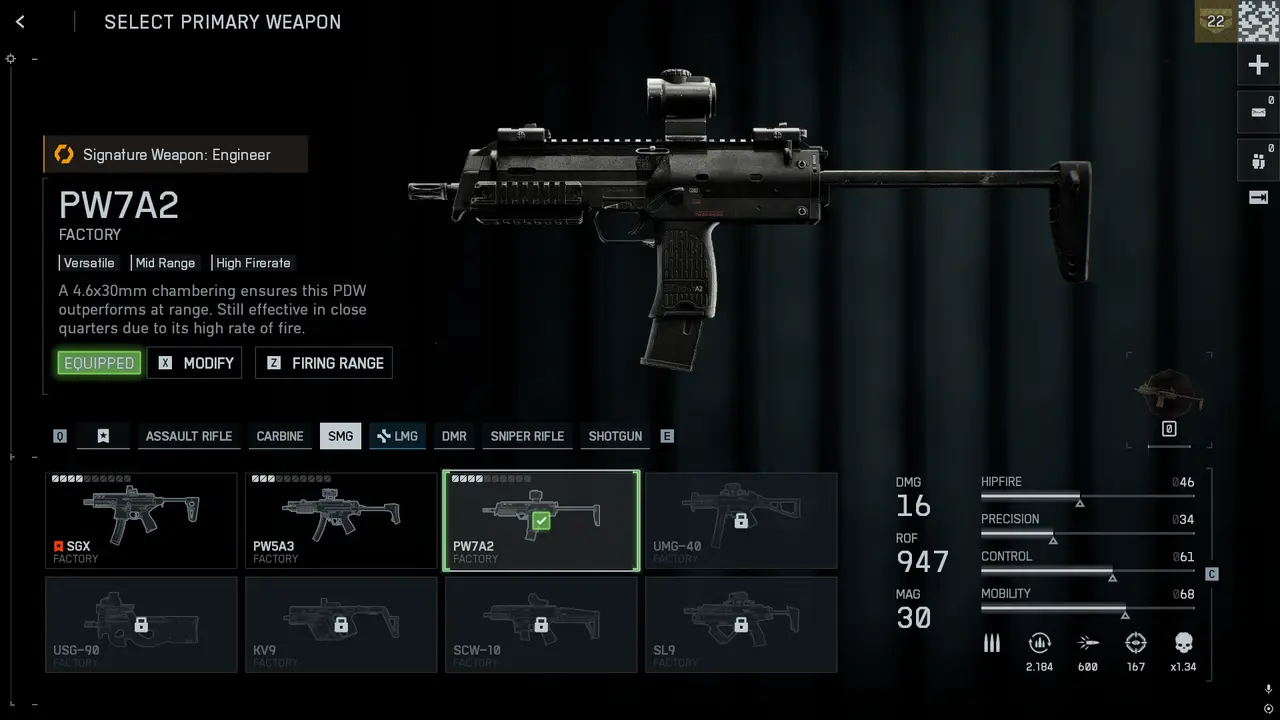The image size is (1280, 720).
Task: Open the Modify weapon option
Action: coord(195,363)
